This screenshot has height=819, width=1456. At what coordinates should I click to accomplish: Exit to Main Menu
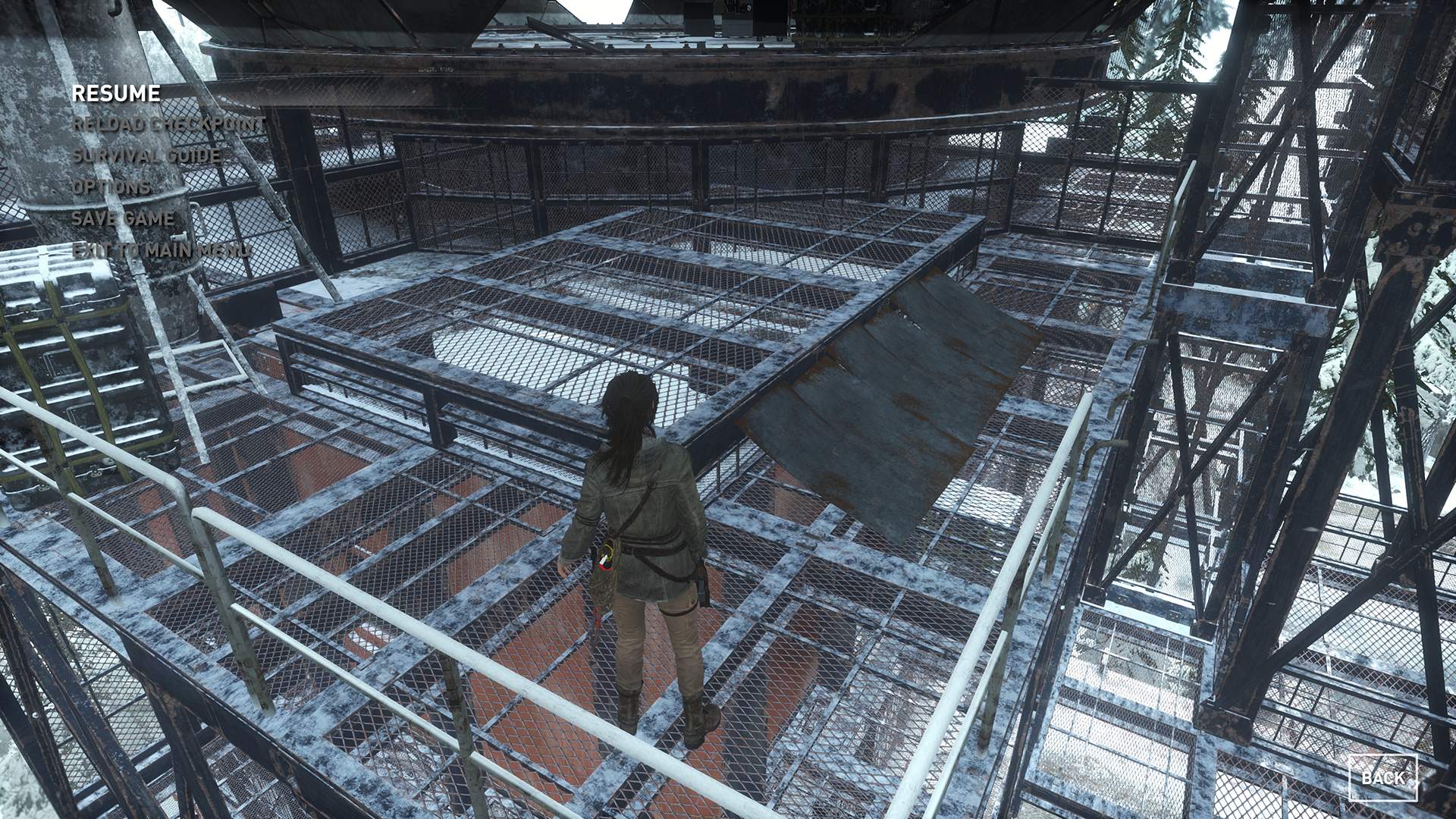point(160,250)
